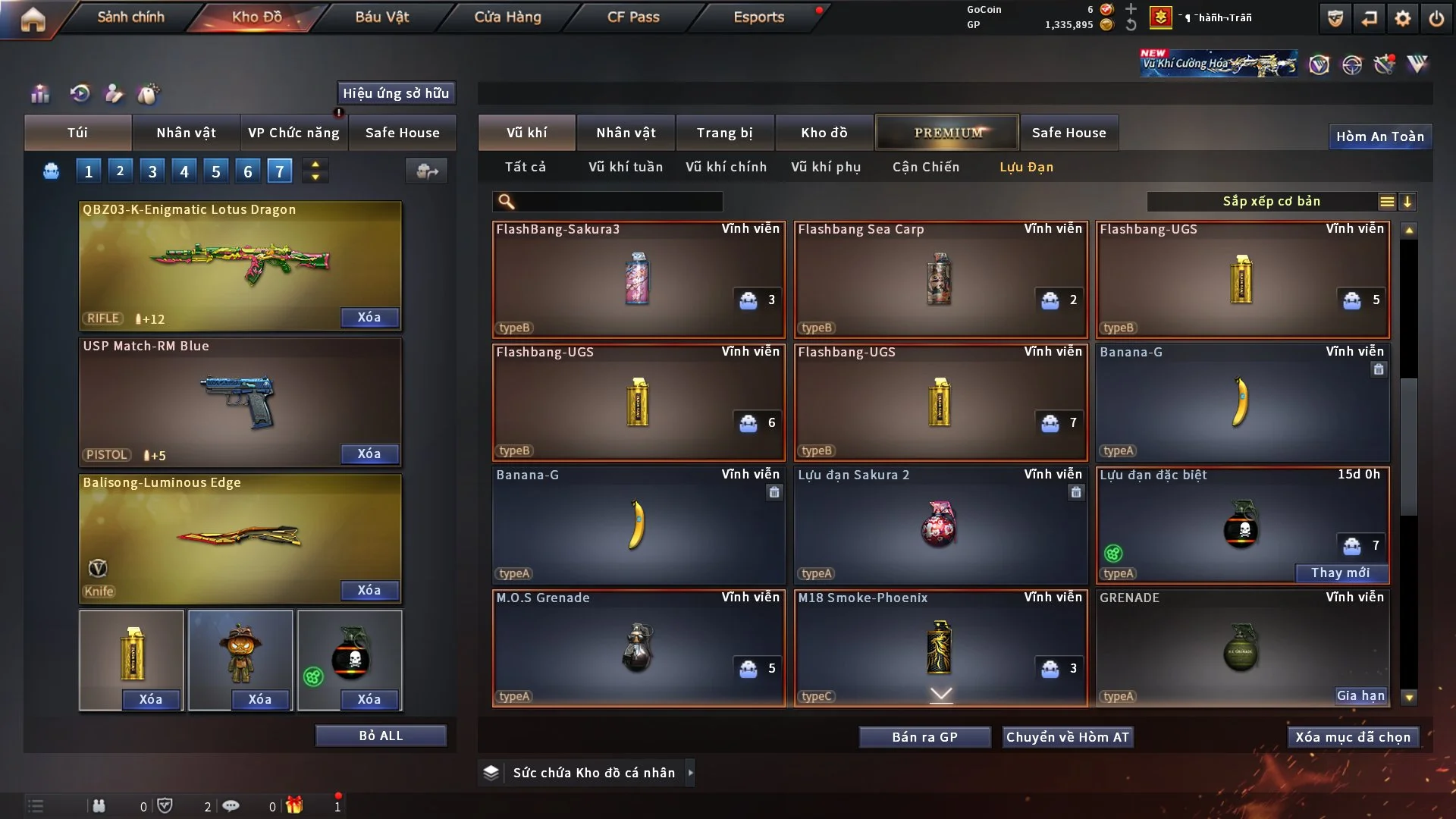This screenshot has height=819, width=1456.
Task: Open the Sắp xếp cơ bản sort dropdown
Action: [x=1271, y=202]
